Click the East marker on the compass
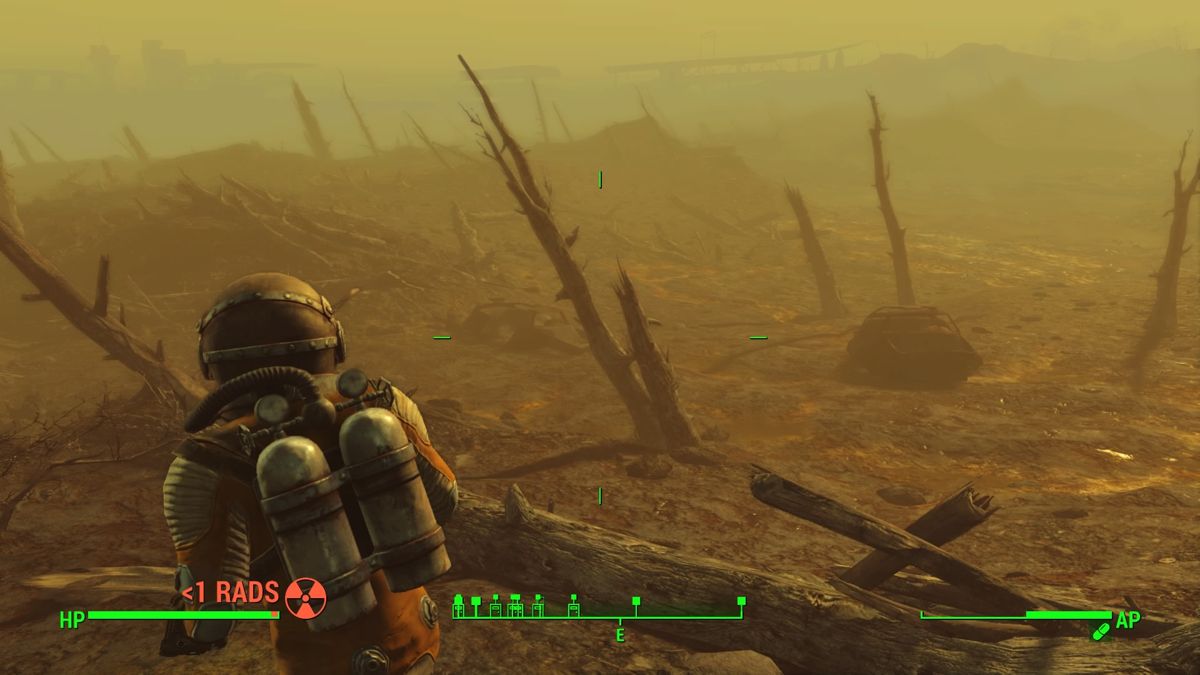1200x675 pixels. tap(620, 634)
